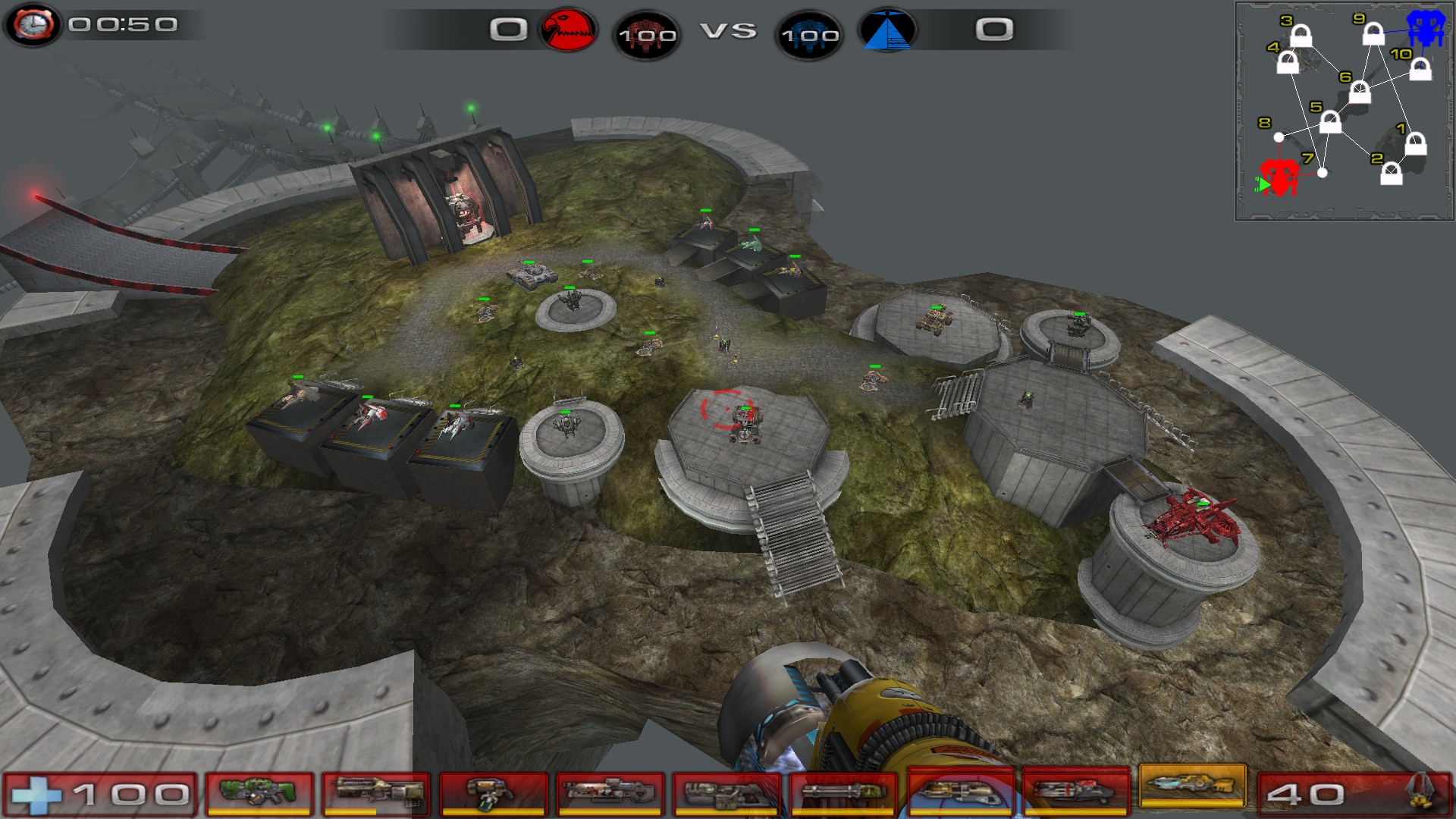1456x819 pixels.
Task: Click the red team eagle emblem
Action: [568, 30]
